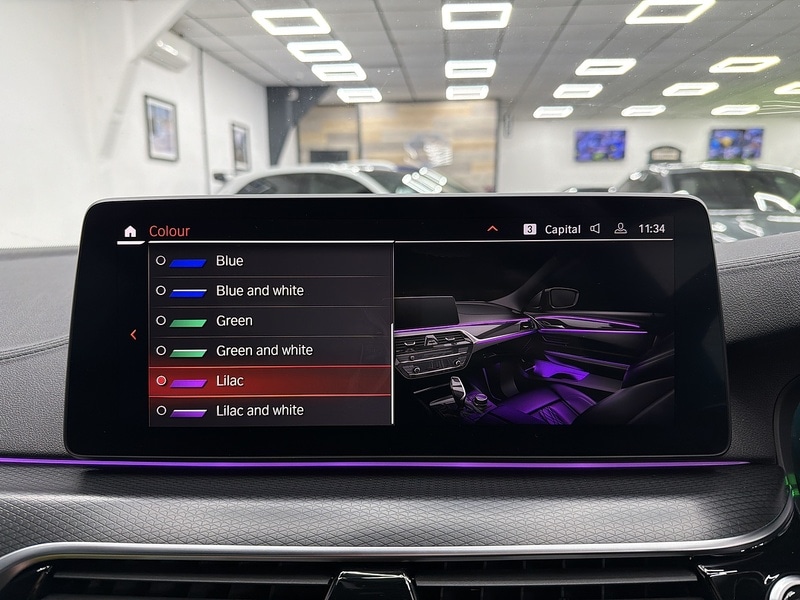Screen dimensions: 800x600
Task: Go to the home screen icon
Action: [x=130, y=232]
